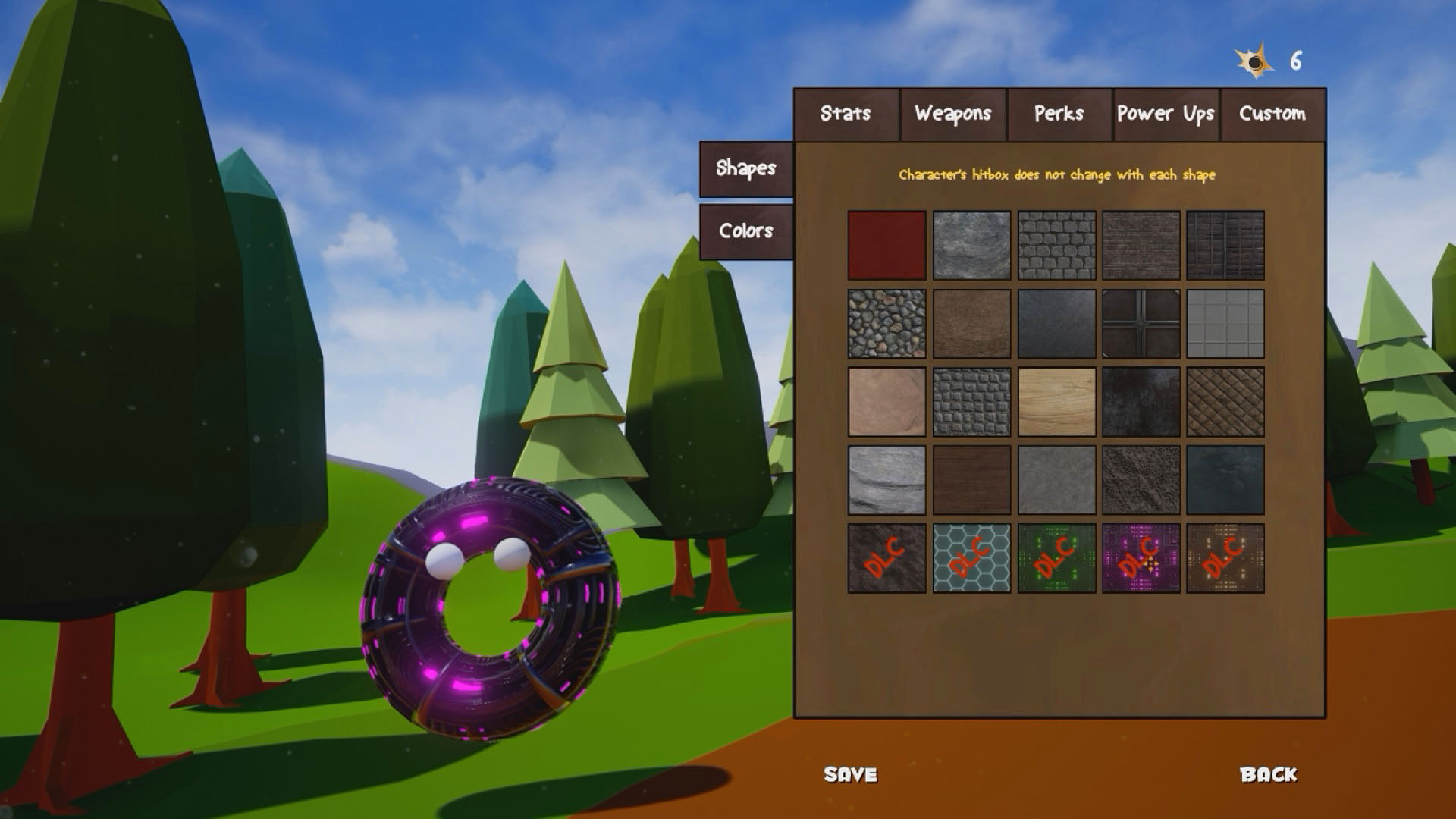Open the Perks tab

tap(1059, 115)
